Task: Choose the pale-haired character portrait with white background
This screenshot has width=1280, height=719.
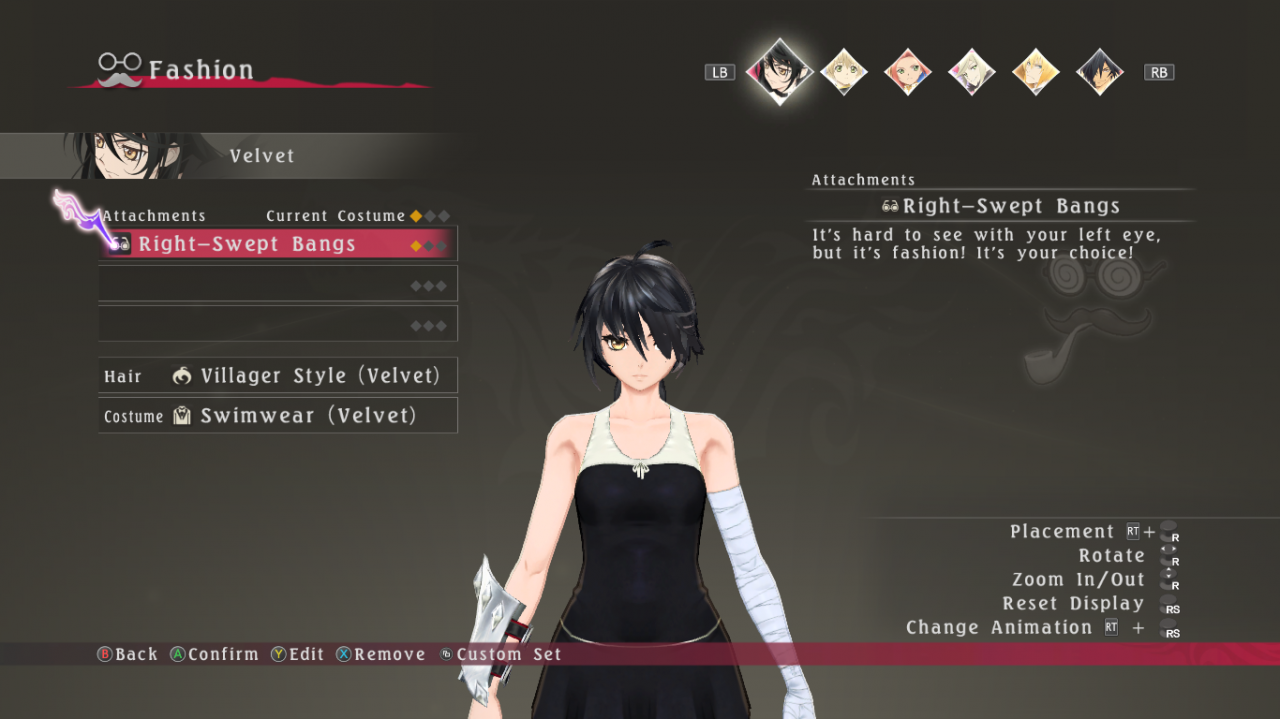Action: coord(971,72)
